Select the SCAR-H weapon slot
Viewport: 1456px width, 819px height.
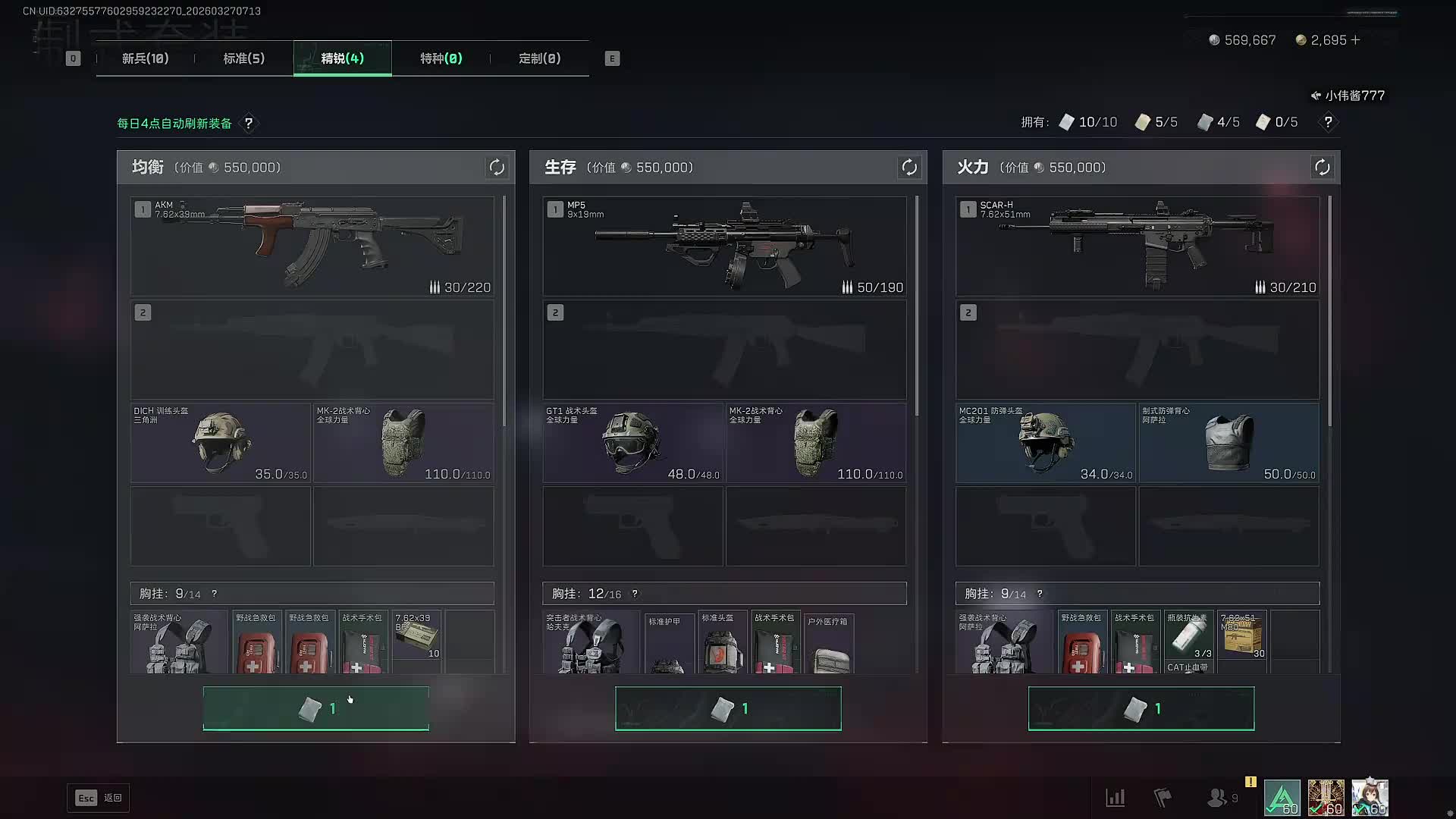point(1137,246)
